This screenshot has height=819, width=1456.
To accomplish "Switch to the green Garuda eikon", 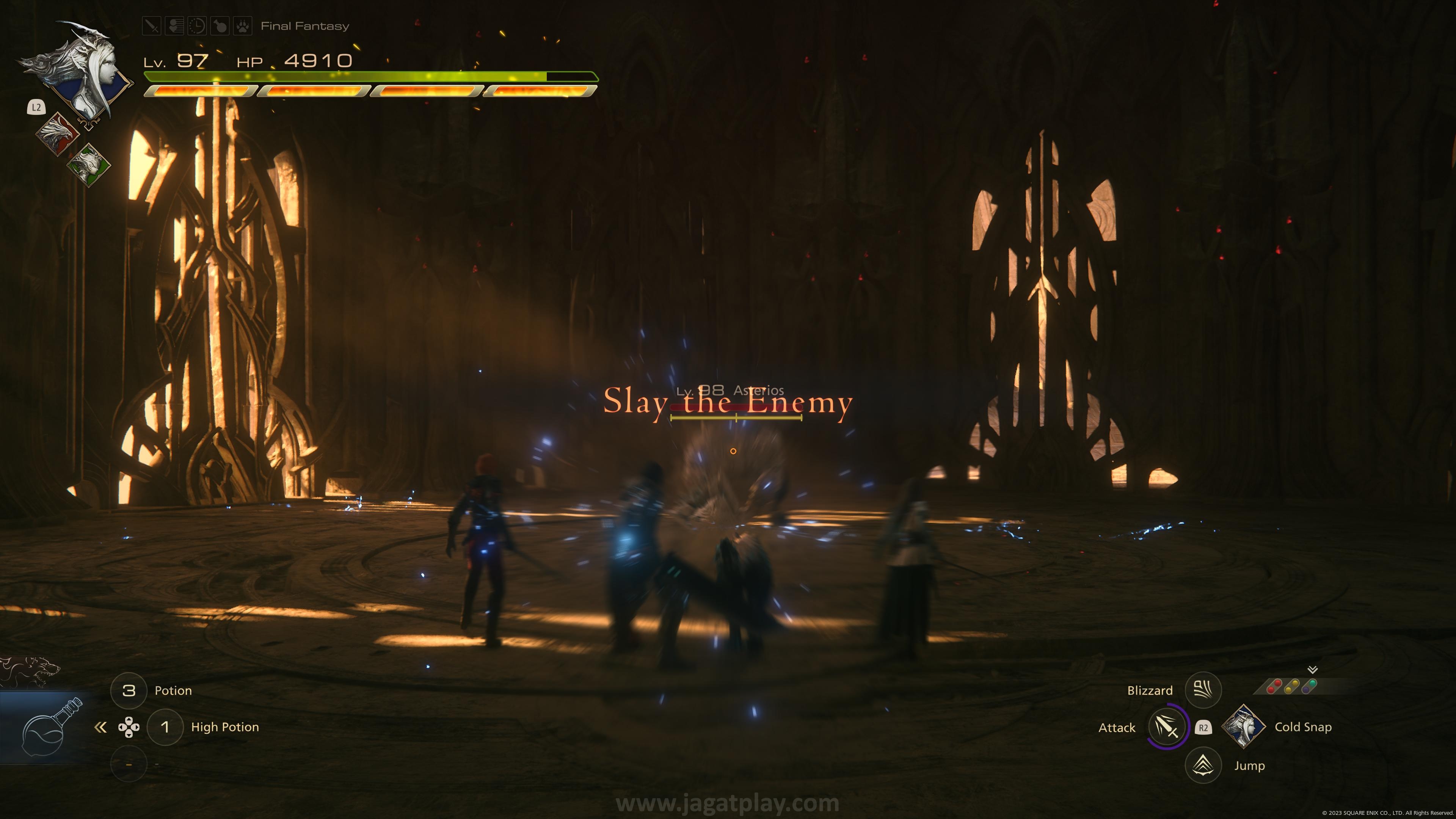I will click(x=88, y=165).
